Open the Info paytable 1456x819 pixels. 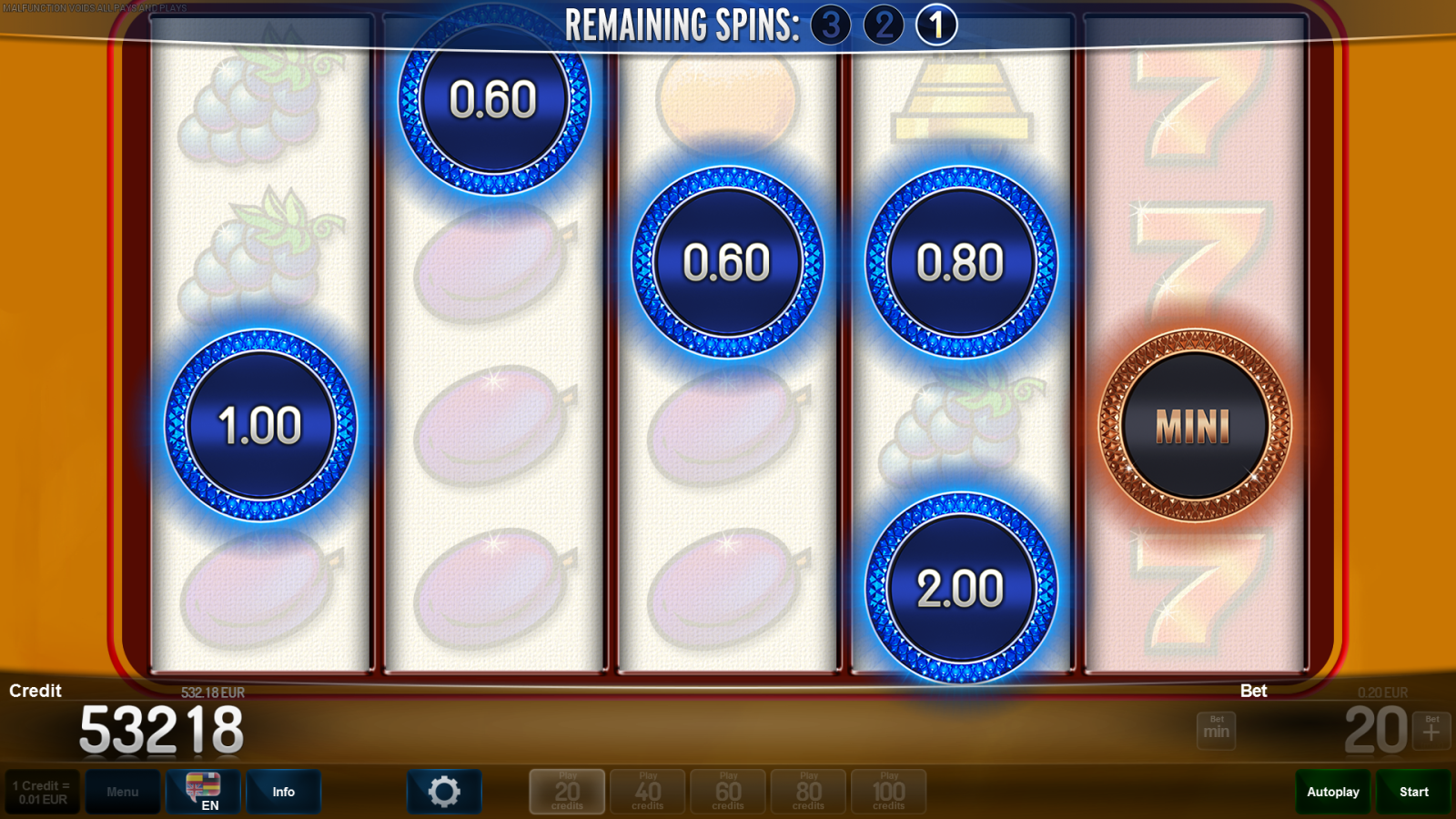283,792
